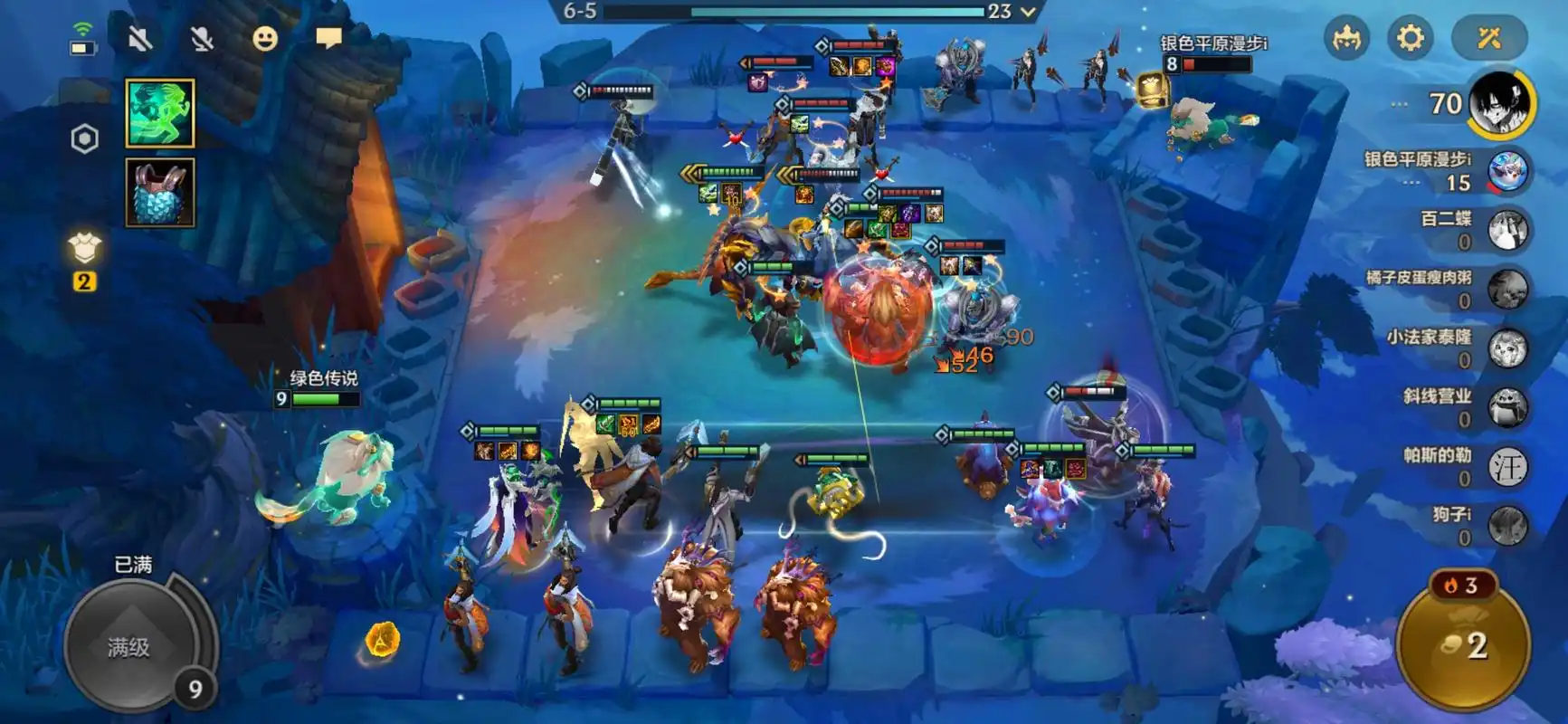Toggle the muted speaker icon

[139, 38]
